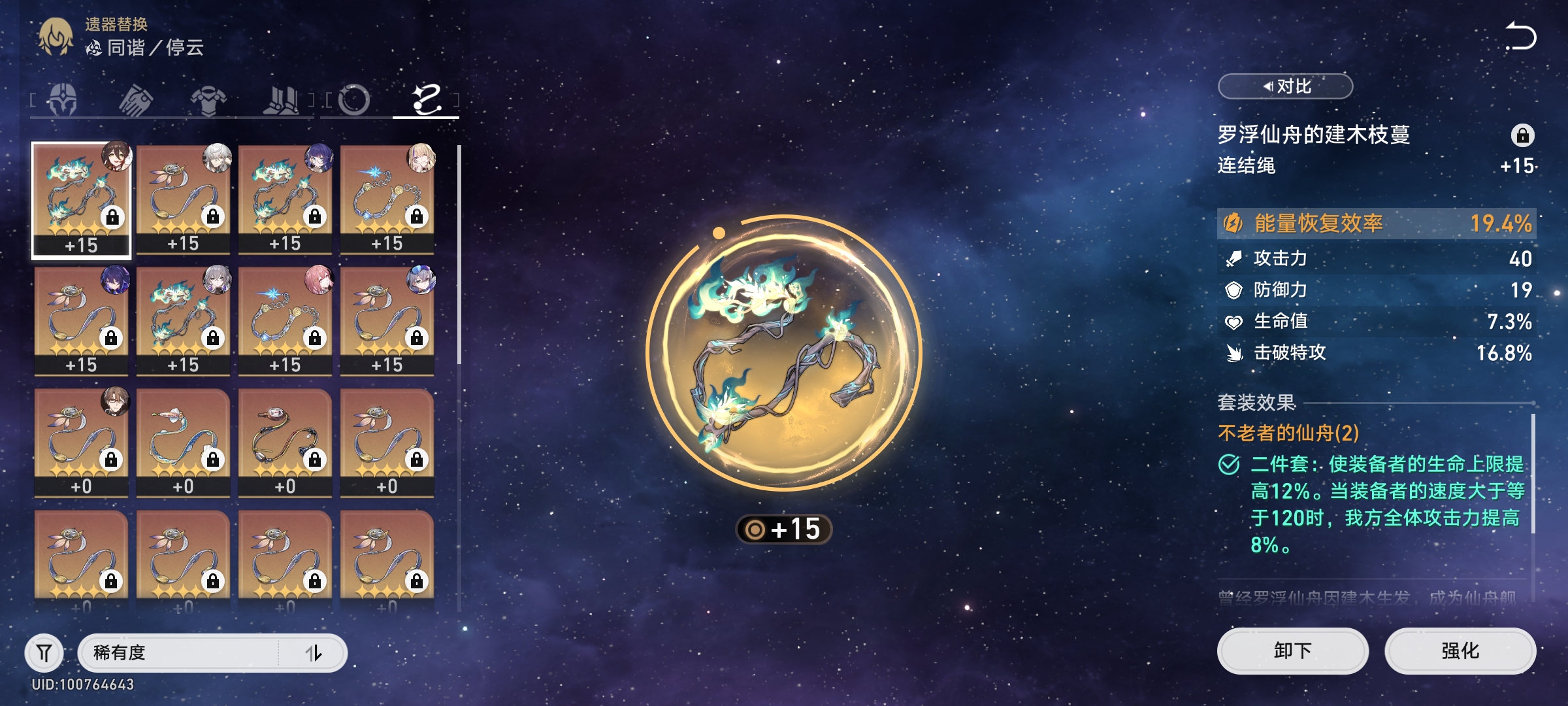Open the 对比 compare panel

click(1285, 86)
